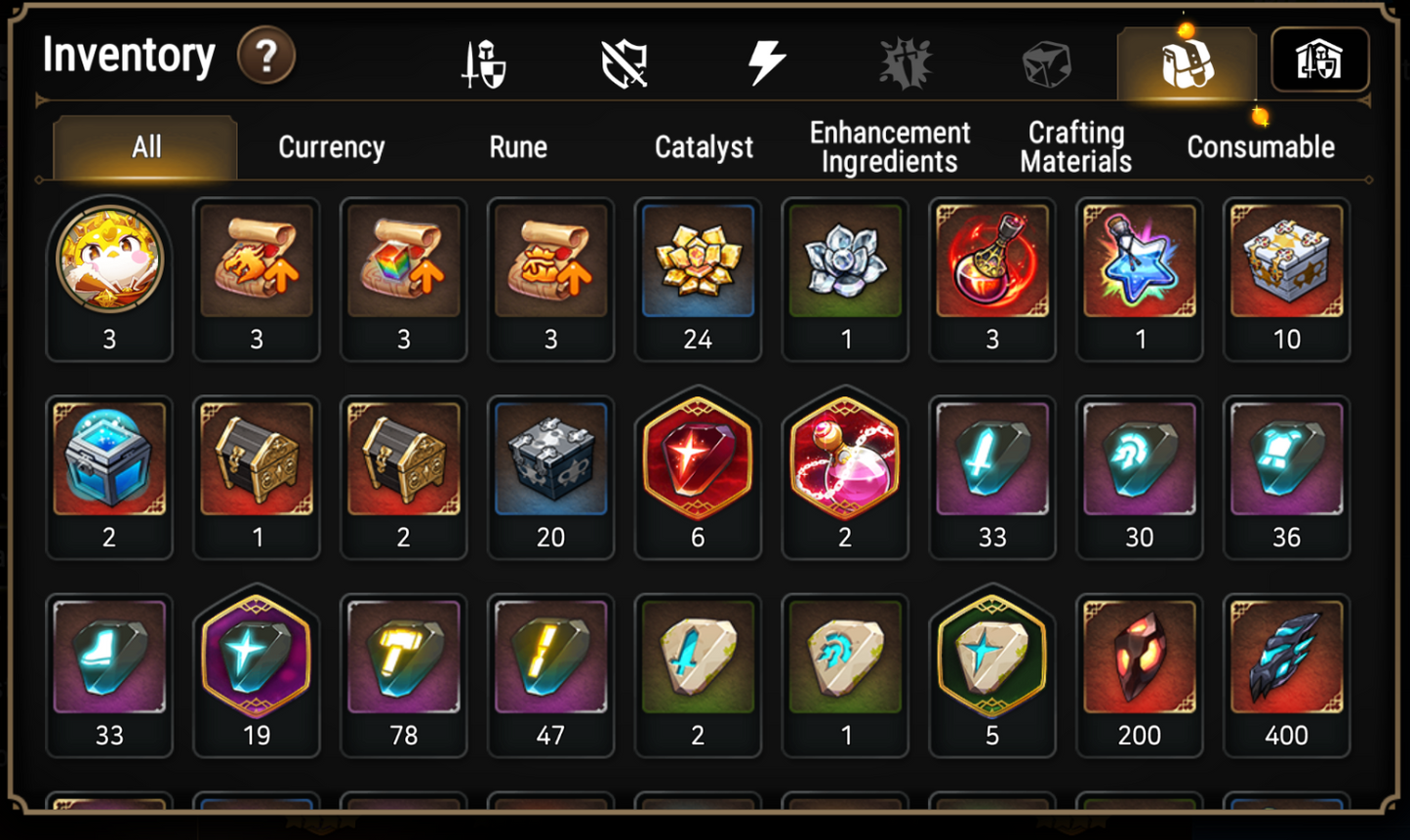Open the Enhancement Ingredients tab
Screen dimensions: 1410x840
(888, 147)
